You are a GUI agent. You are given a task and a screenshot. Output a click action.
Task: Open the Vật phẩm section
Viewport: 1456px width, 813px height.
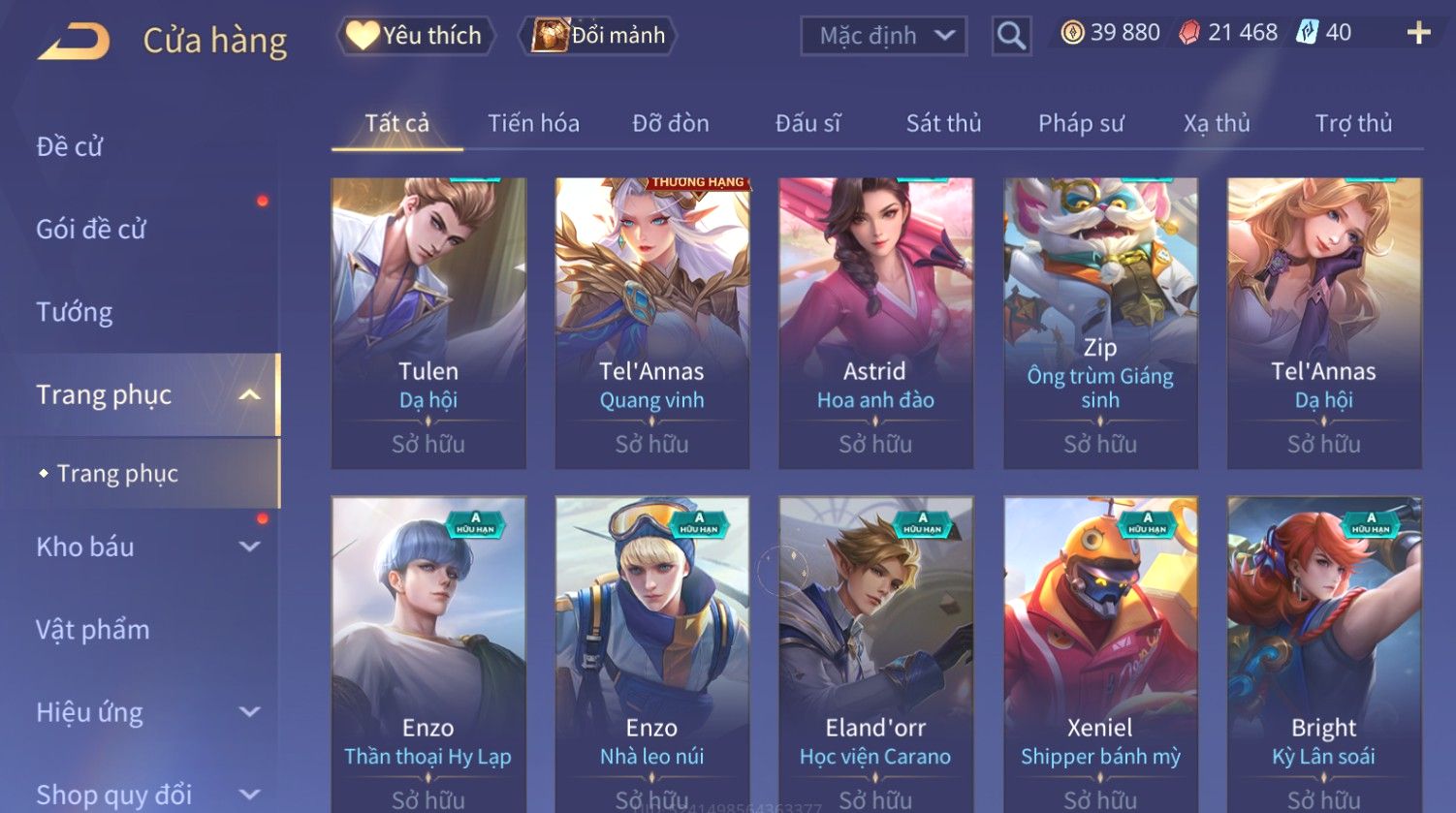coord(93,630)
